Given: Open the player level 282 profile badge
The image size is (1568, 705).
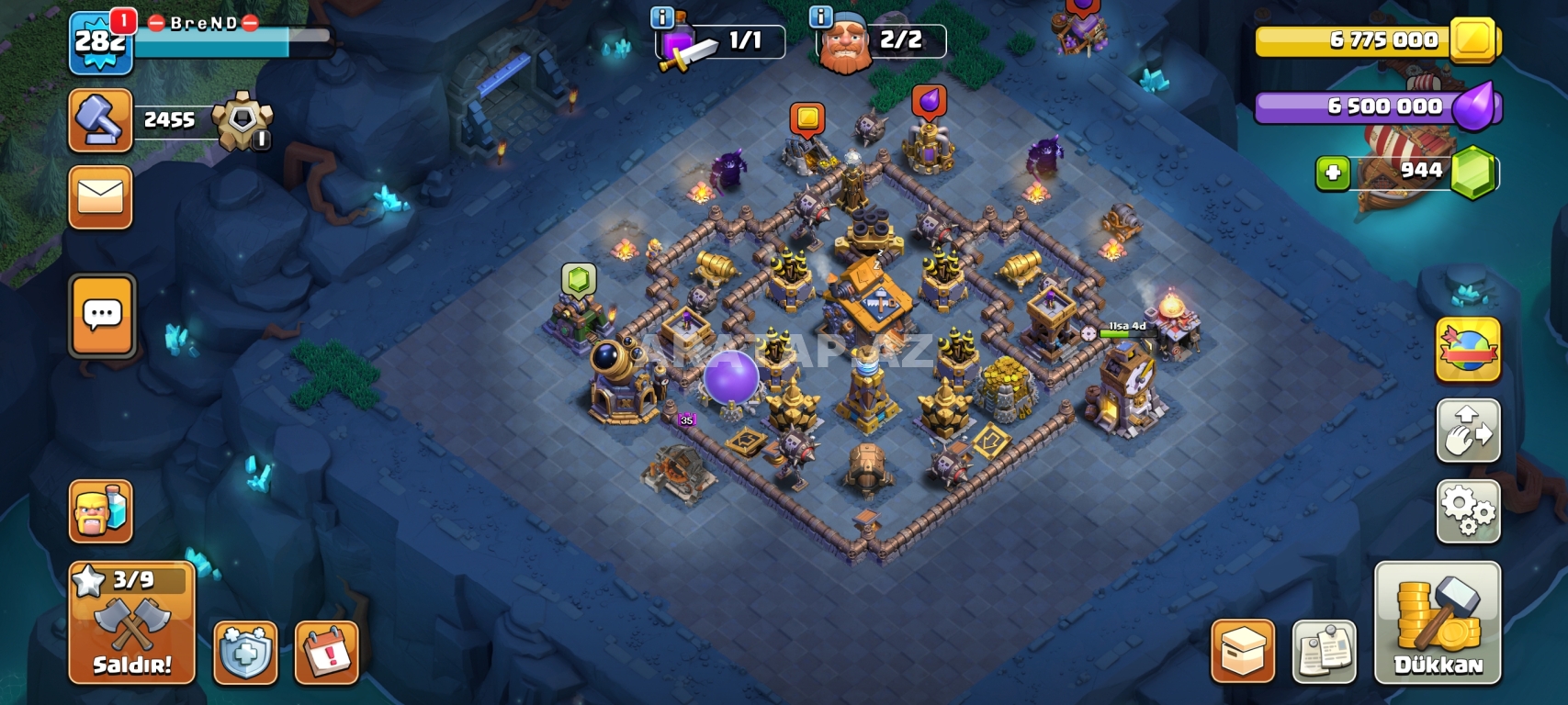Looking at the screenshot, I should click(100, 42).
